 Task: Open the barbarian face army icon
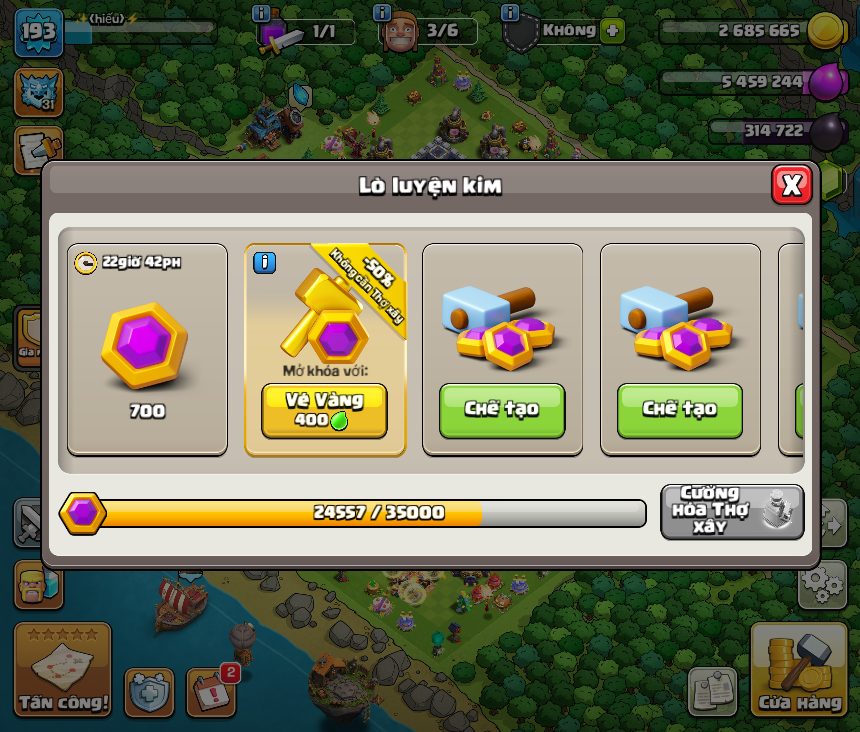(x=38, y=585)
